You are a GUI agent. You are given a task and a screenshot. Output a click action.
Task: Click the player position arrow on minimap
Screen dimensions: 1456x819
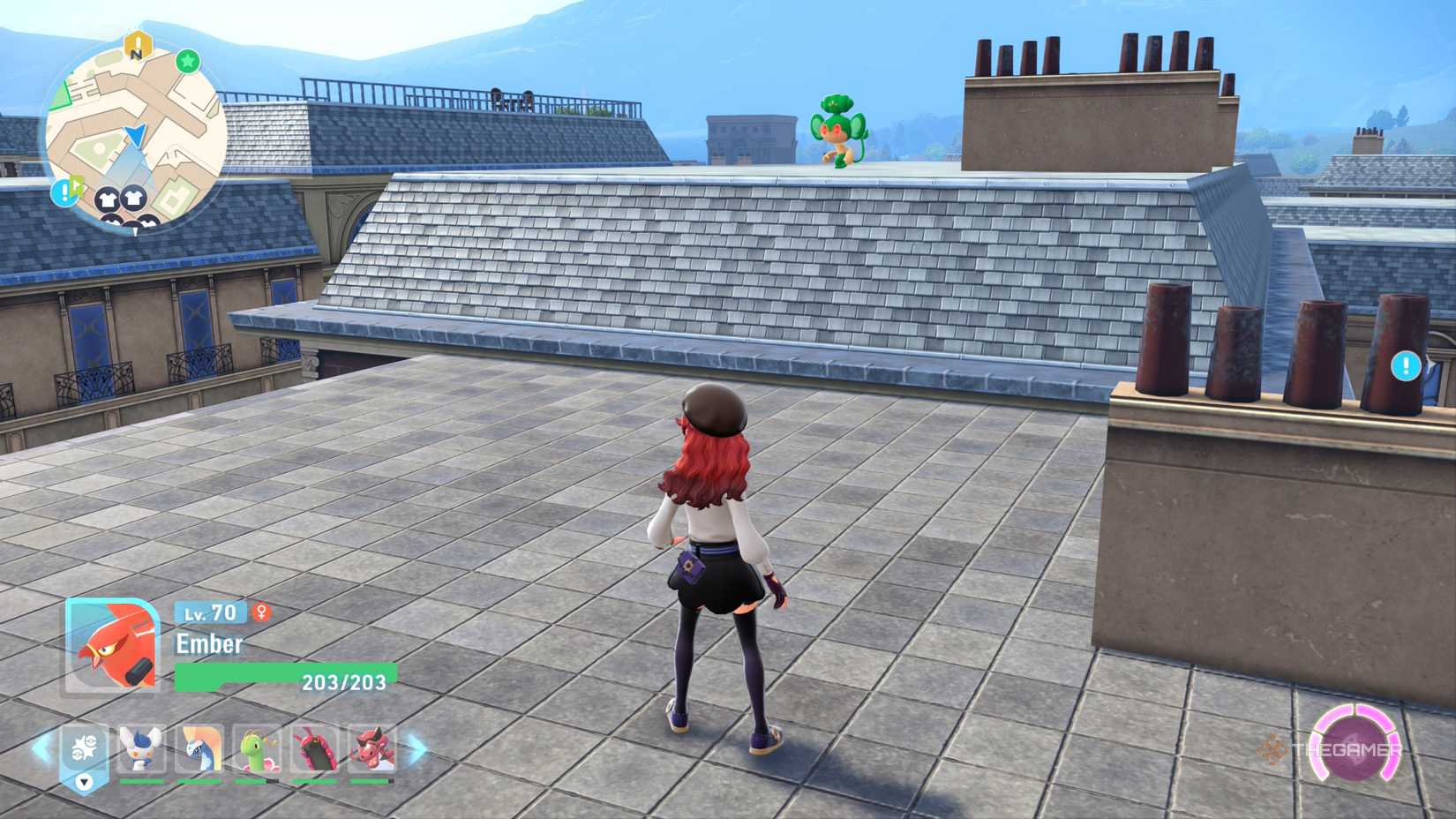[x=135, y=136]
